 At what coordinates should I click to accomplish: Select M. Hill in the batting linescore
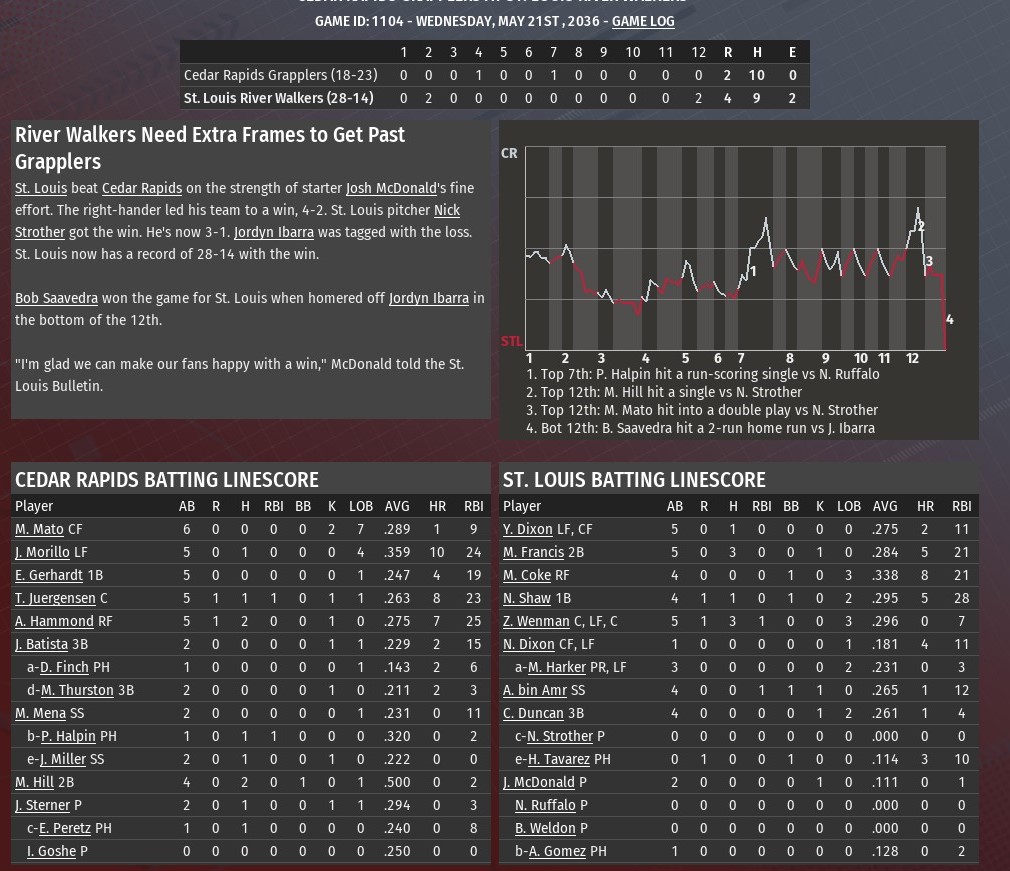(34, 782)
